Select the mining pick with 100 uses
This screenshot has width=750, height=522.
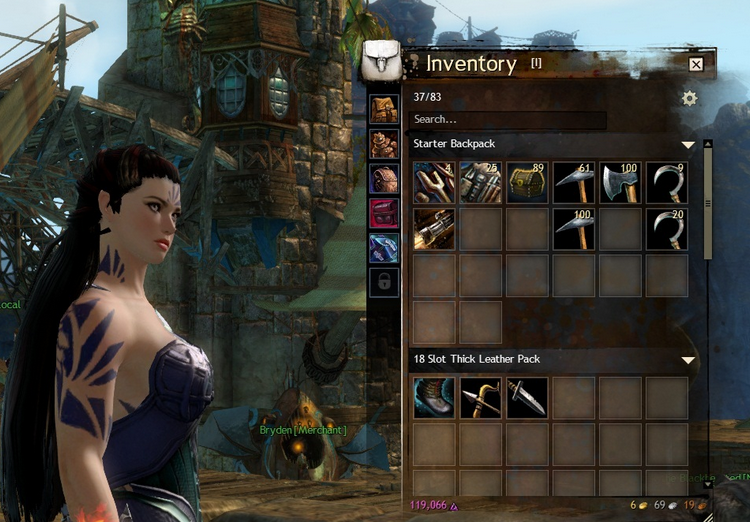point(573,229)
